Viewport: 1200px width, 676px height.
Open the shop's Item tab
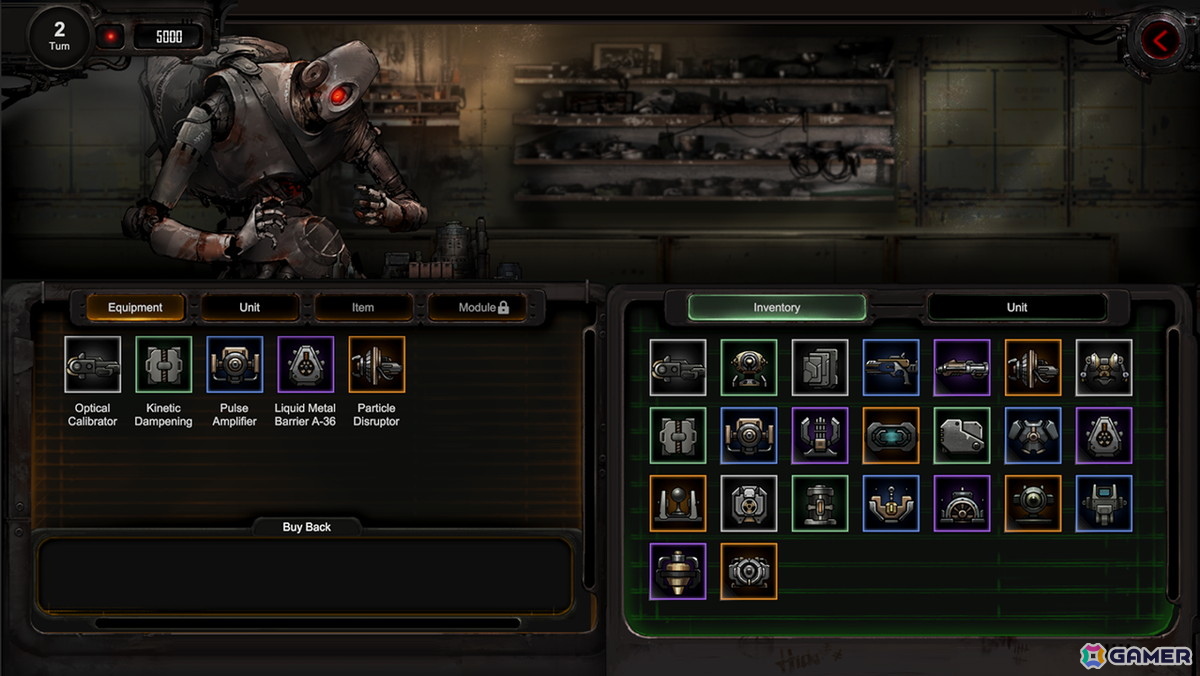pyautogui.click(x=363, y=307)
